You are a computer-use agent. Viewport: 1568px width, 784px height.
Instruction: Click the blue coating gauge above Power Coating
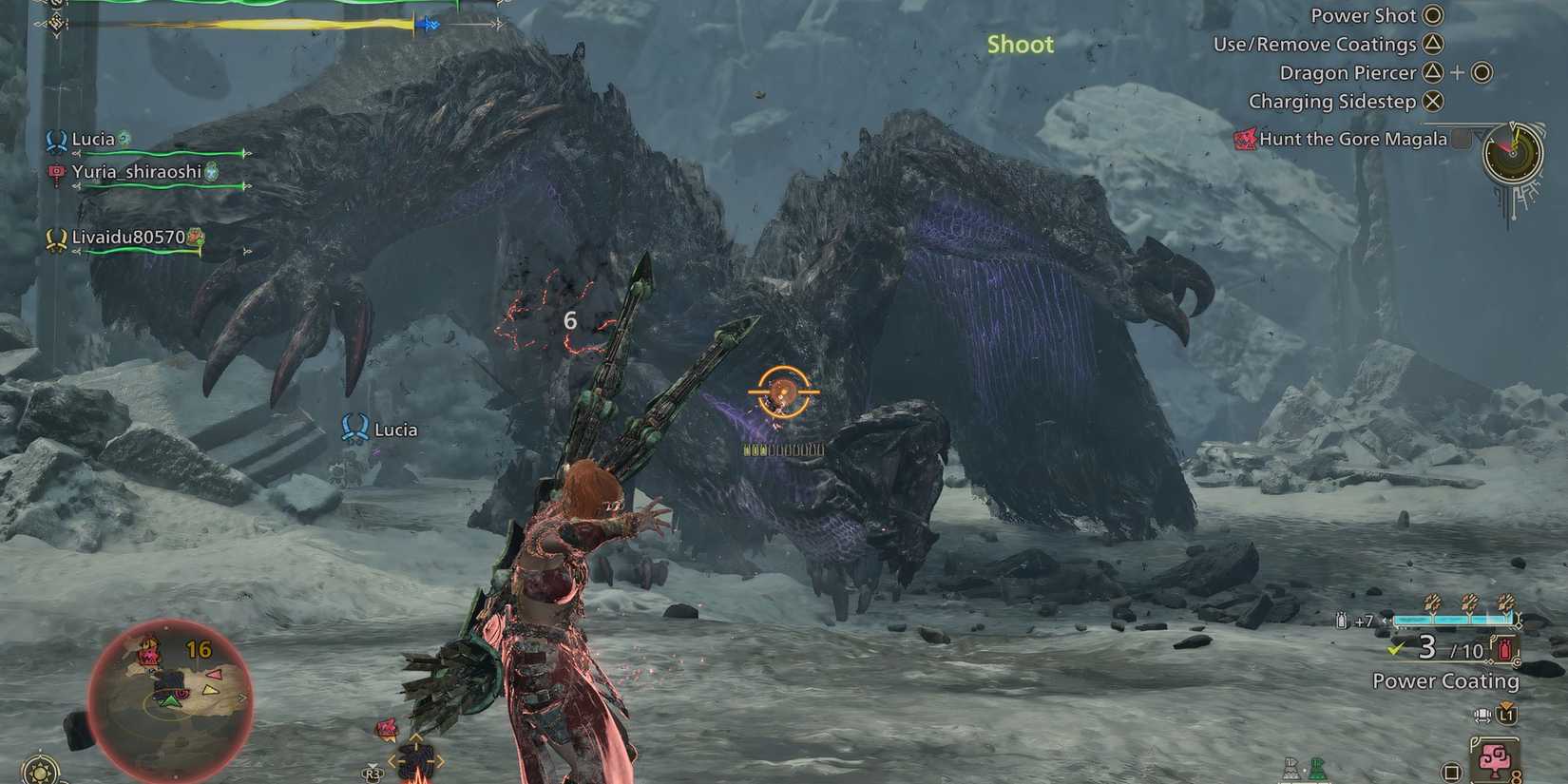coord(1454,620)
